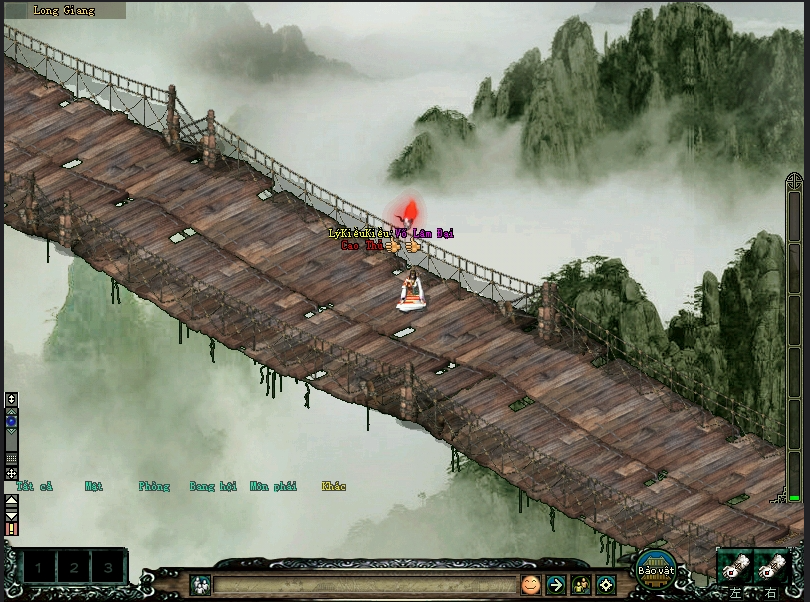
Task: Select quick slot number 2
Action: click(x=74, y=568)
